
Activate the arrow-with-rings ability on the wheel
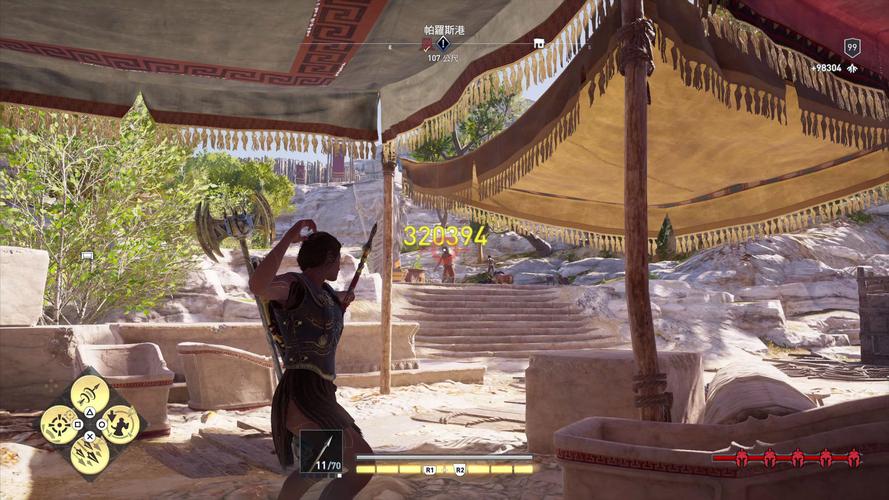coord(90,392)
